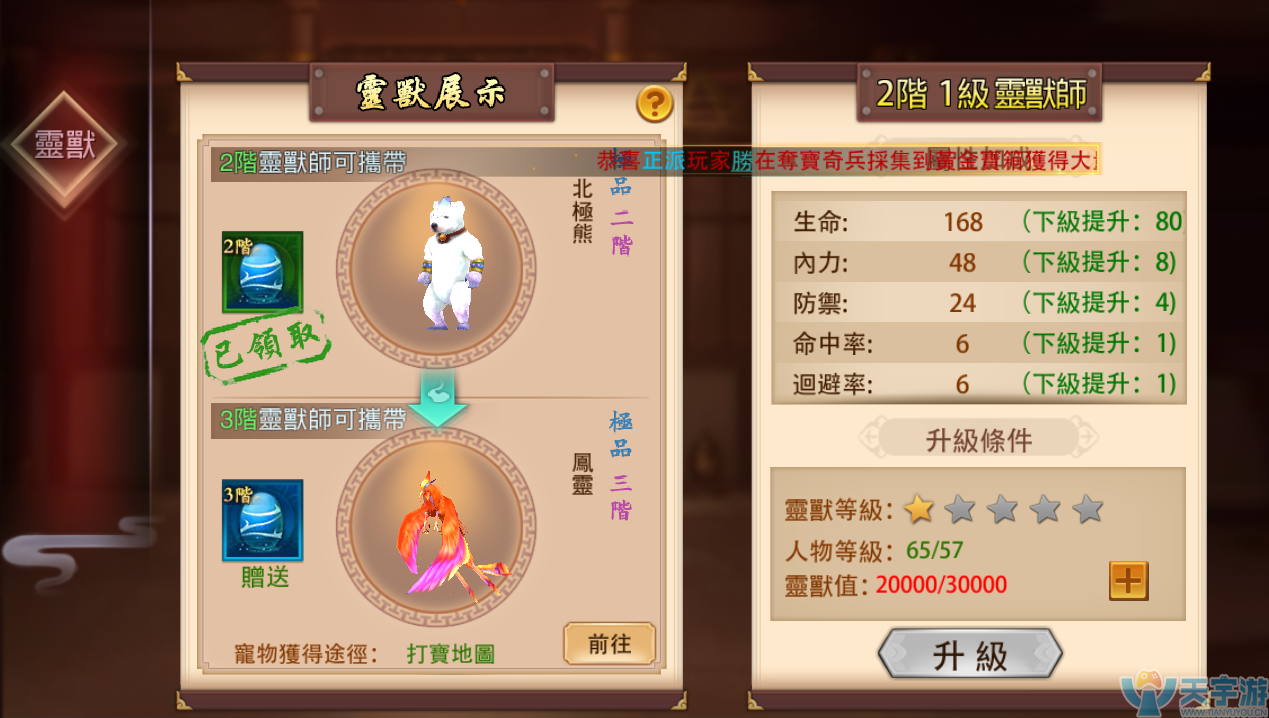Select the 靈獸 diamond tab
Screen dimensions: 1269x718
pyautogui.click(x=64, y=145)
